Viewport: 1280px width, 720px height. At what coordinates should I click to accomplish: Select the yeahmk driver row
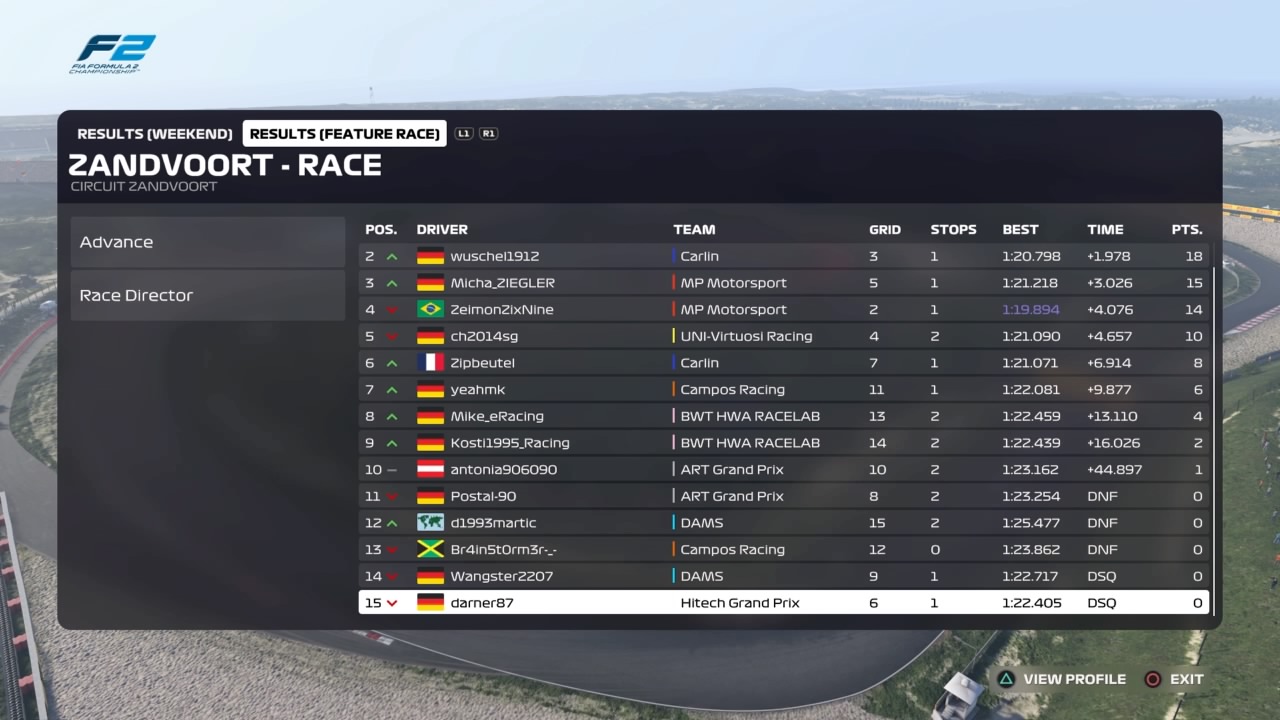click(783, 390)
